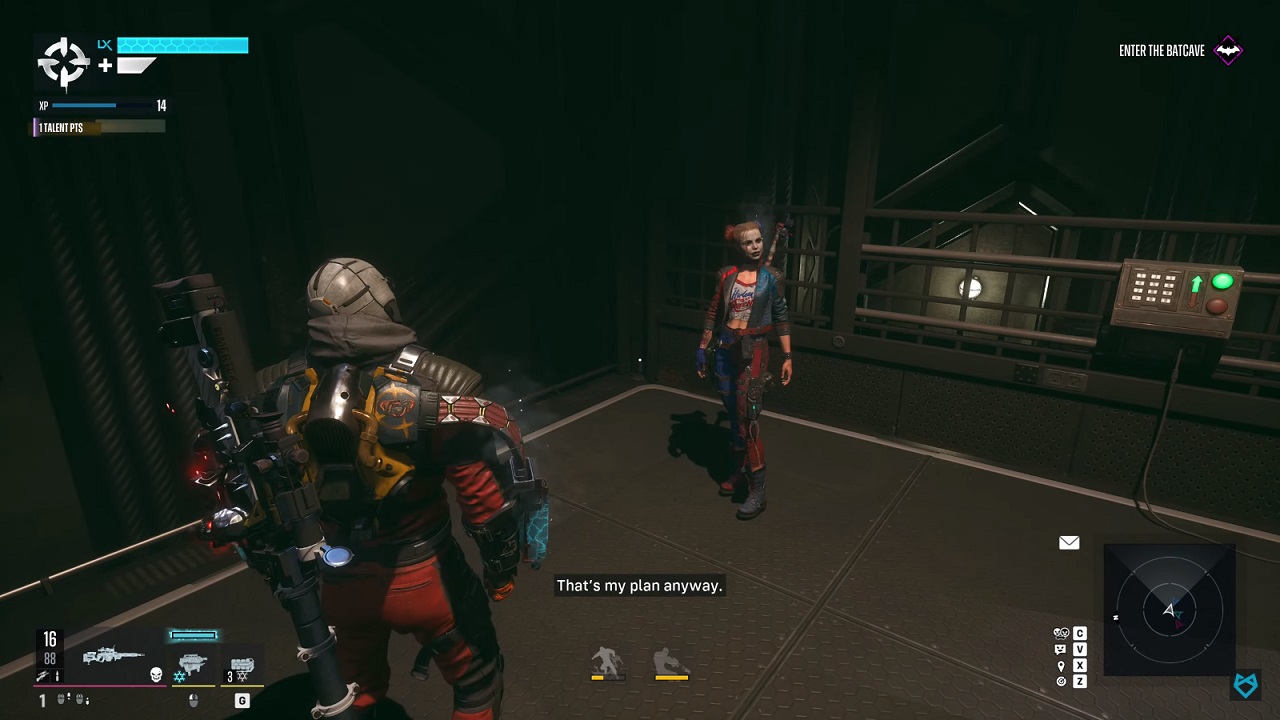This screenshot has width=1280, height=720.
Task: Click the target bullseye icon
Action: 1061,681
